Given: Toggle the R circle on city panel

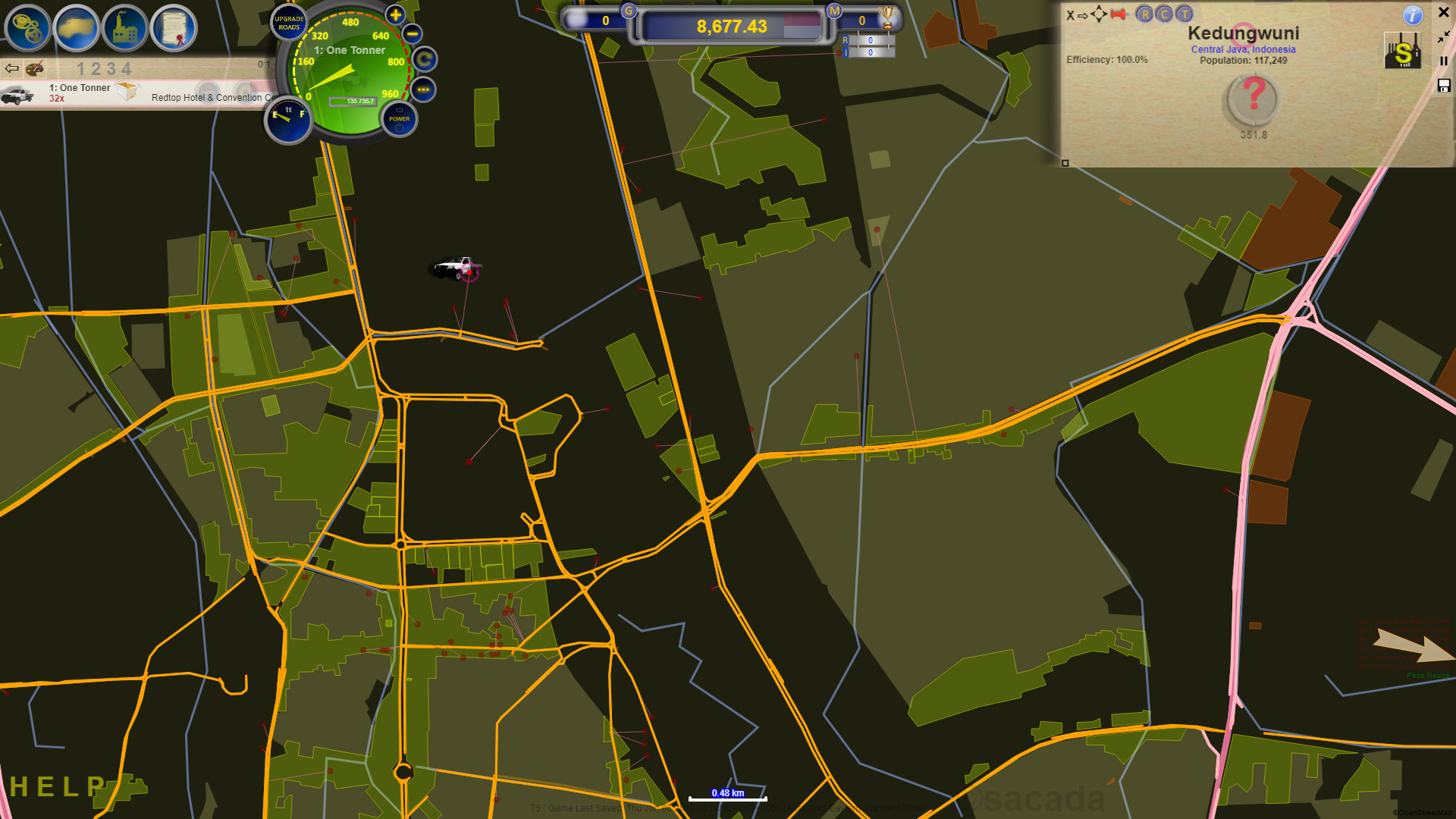Looking at the screenshot, I should coord(1144,14).
